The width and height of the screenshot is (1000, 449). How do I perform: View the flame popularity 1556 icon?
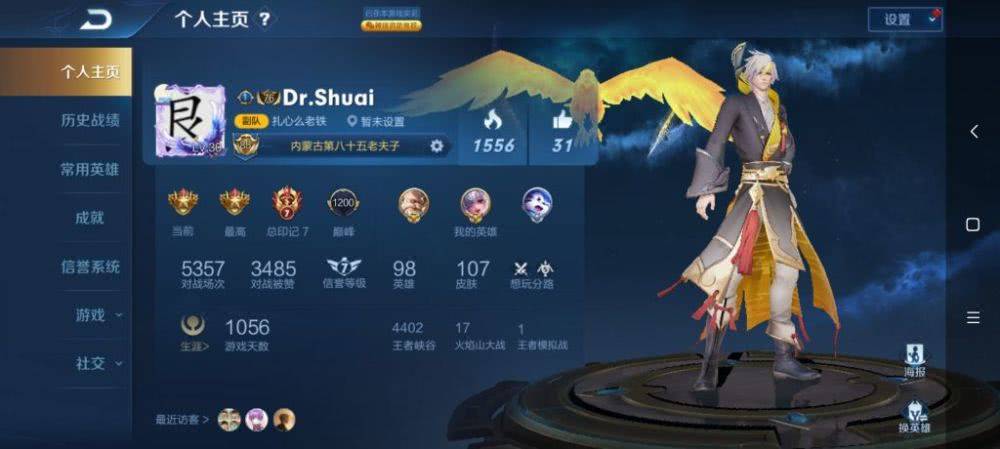point(493,121)
